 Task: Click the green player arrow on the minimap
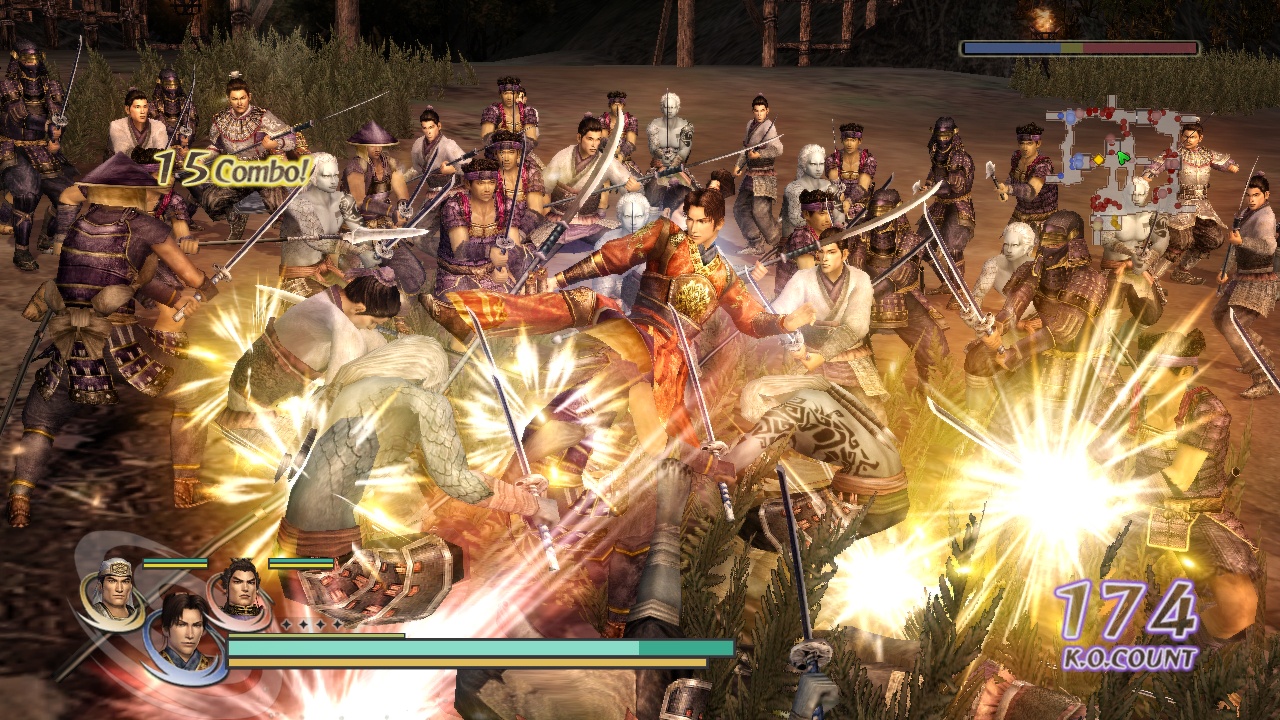tap(1122, 157)
